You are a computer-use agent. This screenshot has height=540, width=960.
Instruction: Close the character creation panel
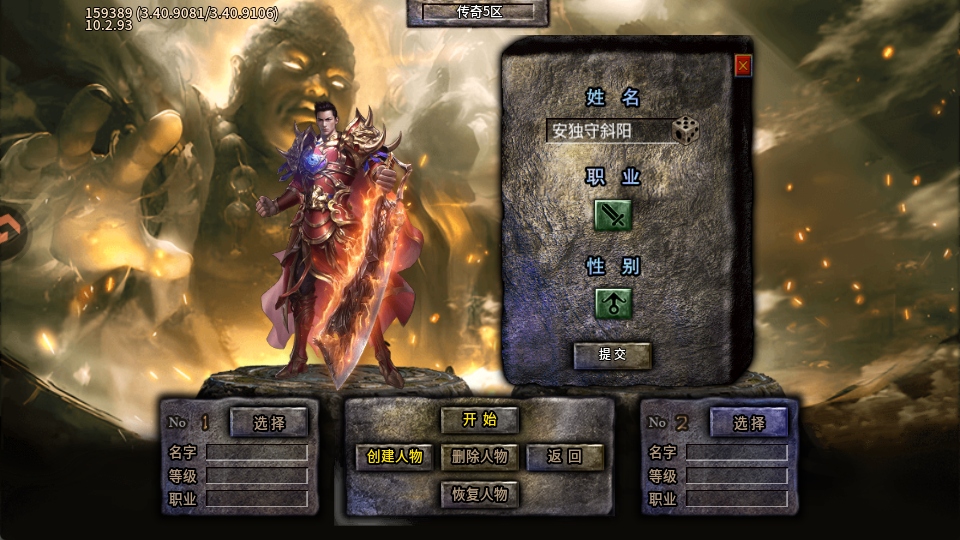point(743,66)
